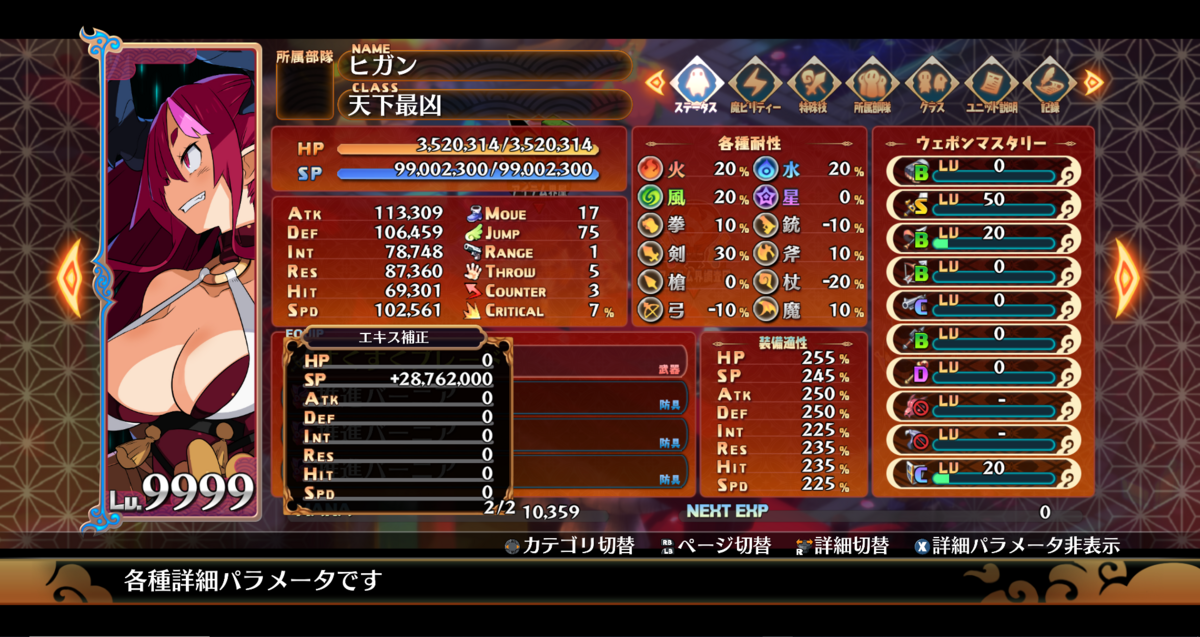Select the S-rank weapon mastery row at level 50
Screen dimensions: 1200x637
tap(984, 205)
